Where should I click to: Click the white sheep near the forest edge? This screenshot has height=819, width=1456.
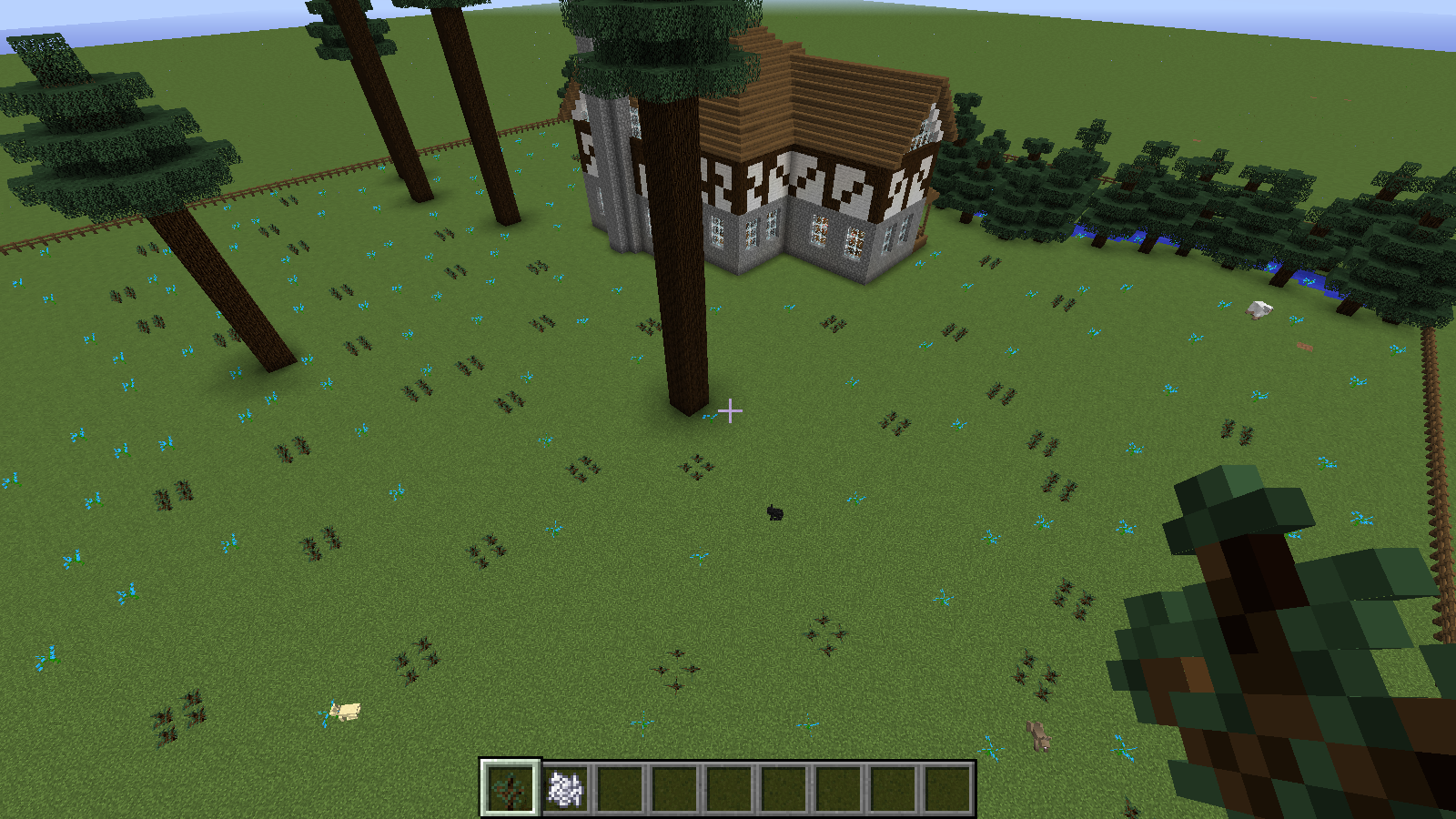(x=1259, y=310)
